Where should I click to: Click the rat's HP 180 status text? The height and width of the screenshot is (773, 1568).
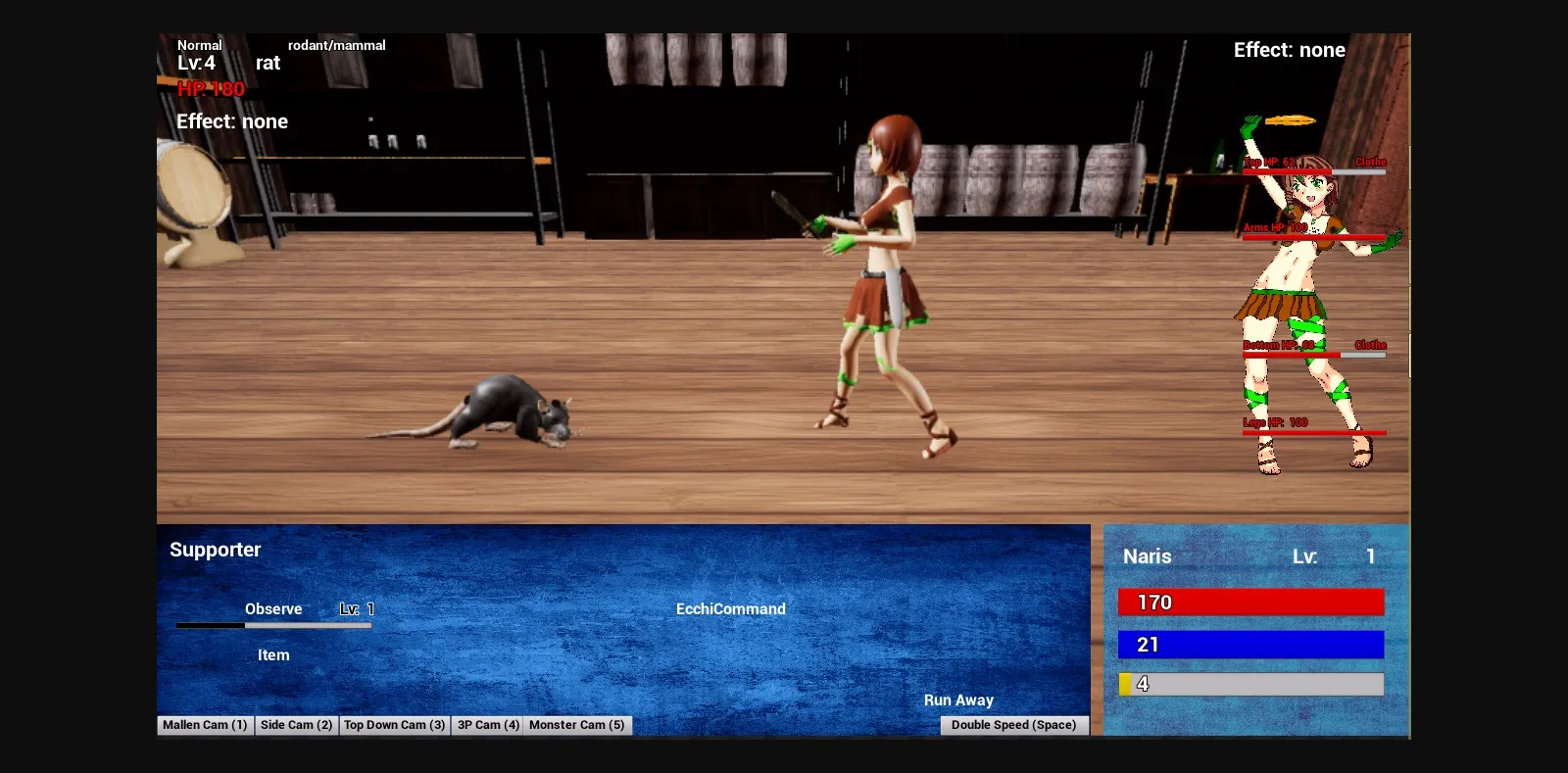pyautogui.click(x=210, y=89)
